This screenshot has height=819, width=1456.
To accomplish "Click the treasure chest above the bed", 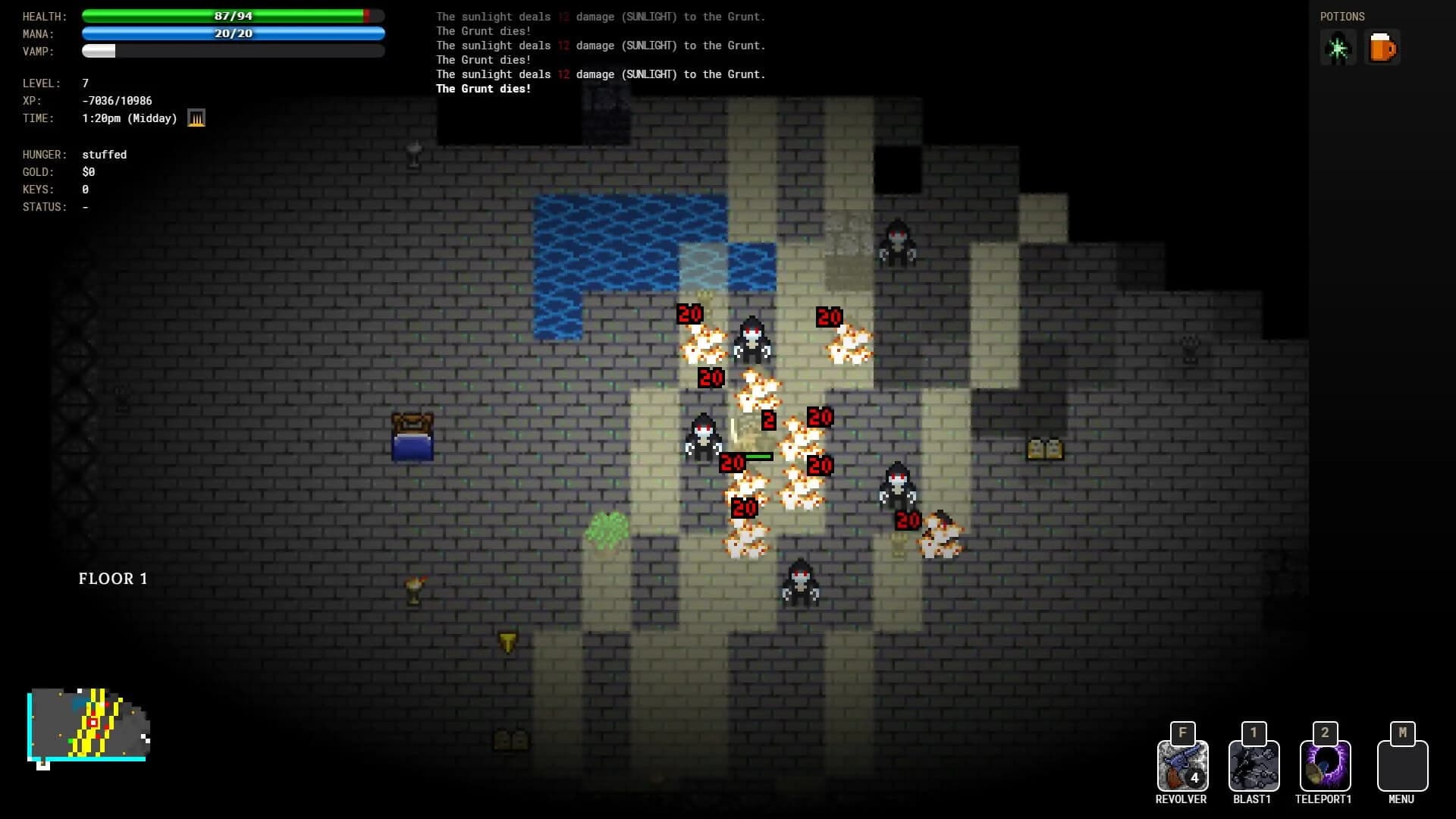I will pyautogui.click(x=412, y=423).
